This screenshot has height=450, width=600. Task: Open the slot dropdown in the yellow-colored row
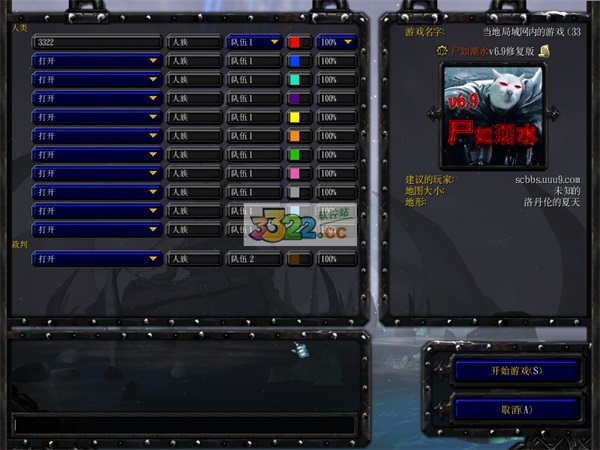(x=96, y=117)
